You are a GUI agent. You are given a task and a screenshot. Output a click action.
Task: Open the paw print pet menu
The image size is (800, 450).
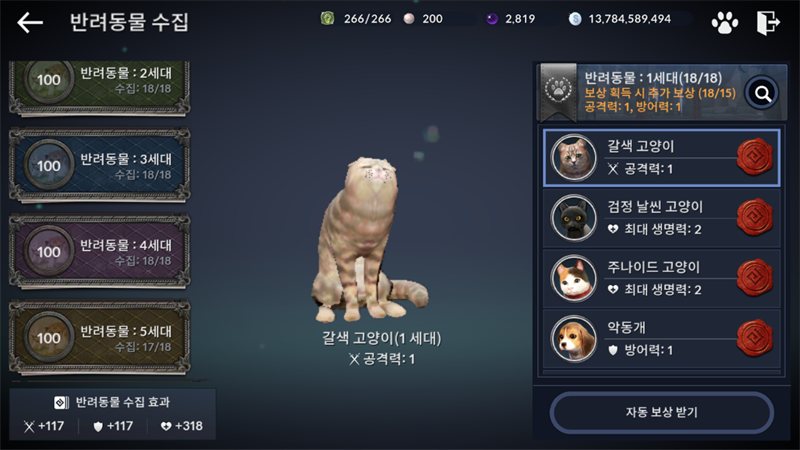click(x=725, y=22)
